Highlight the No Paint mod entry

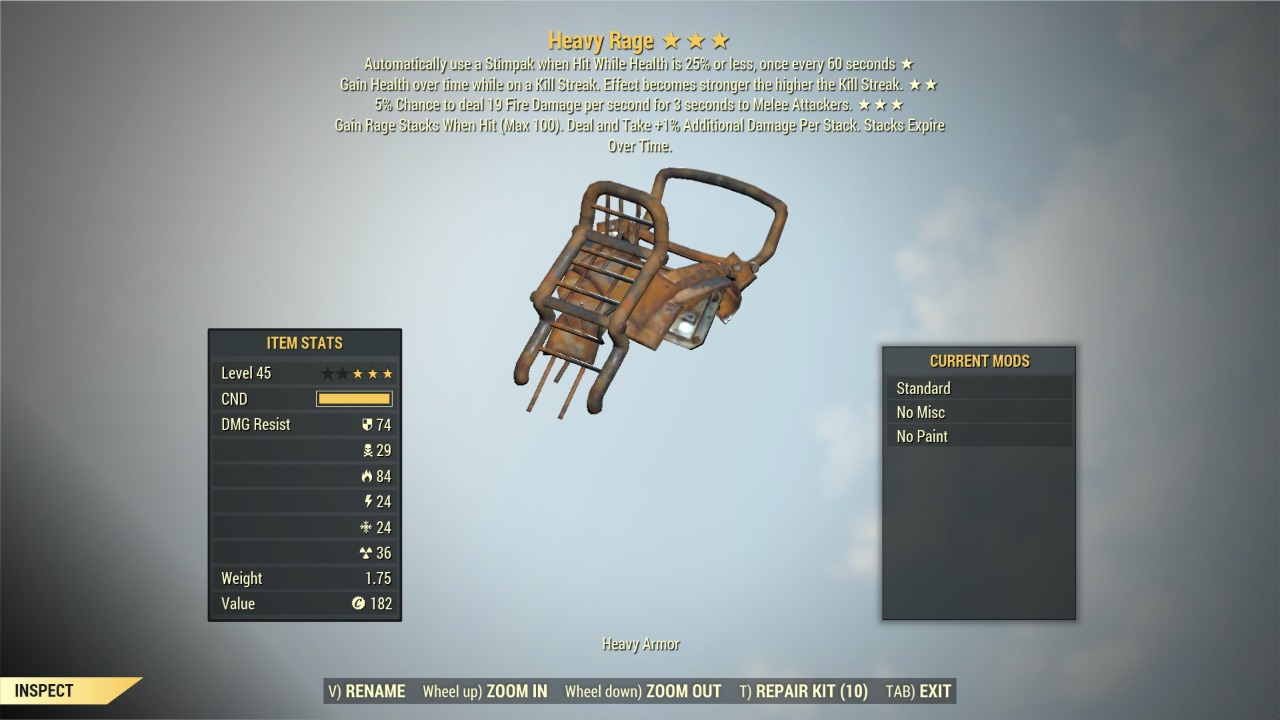coord(978,436)
